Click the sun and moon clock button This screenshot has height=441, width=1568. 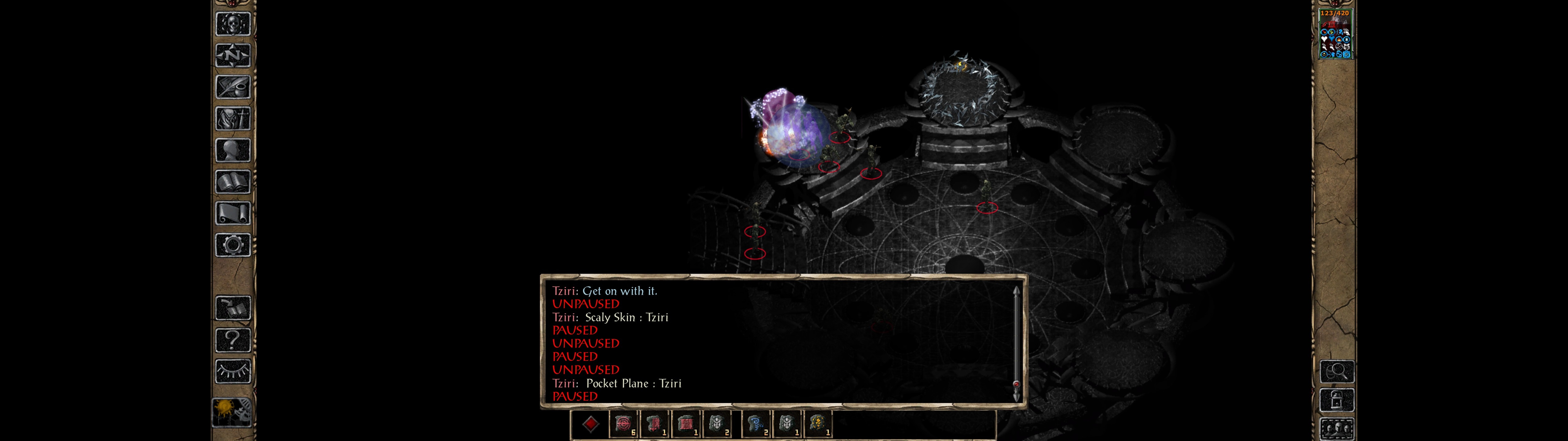pyautogui.click(x=232, y=412)
